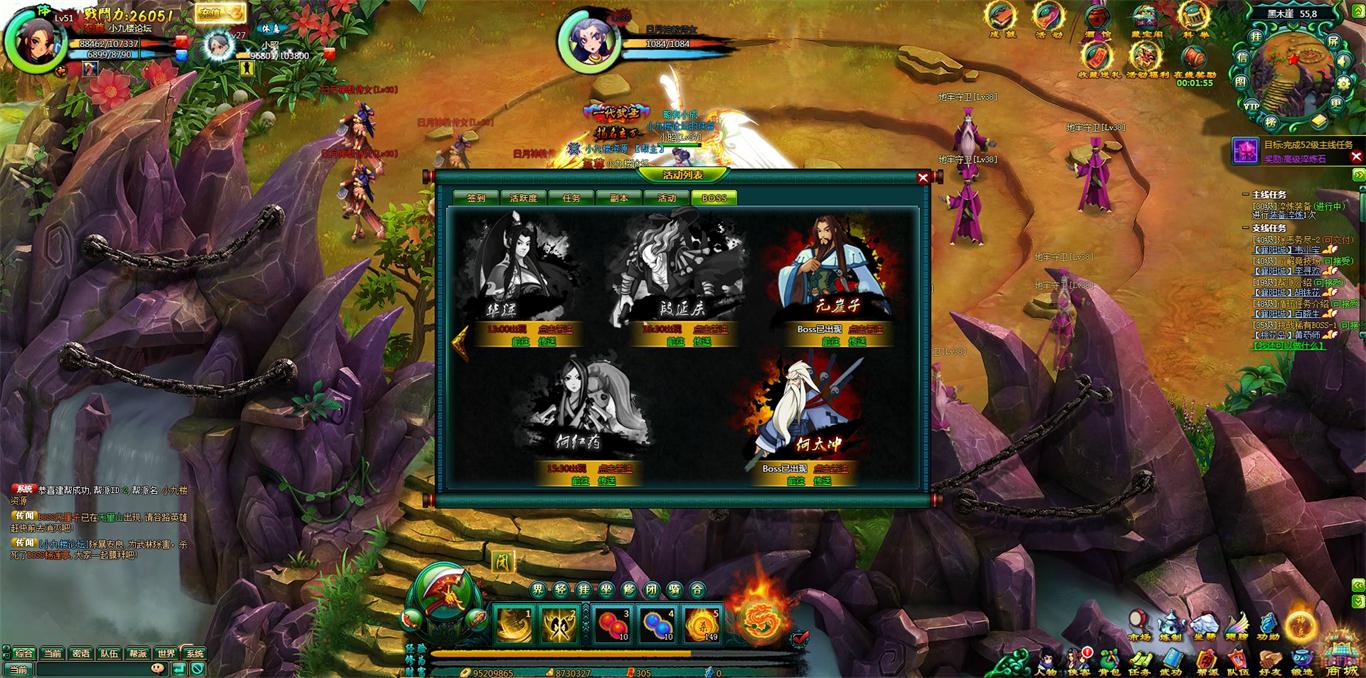Switch to the 任务 quests tab
This screenshot has width=1366, height=678.
tap(571, 198)
